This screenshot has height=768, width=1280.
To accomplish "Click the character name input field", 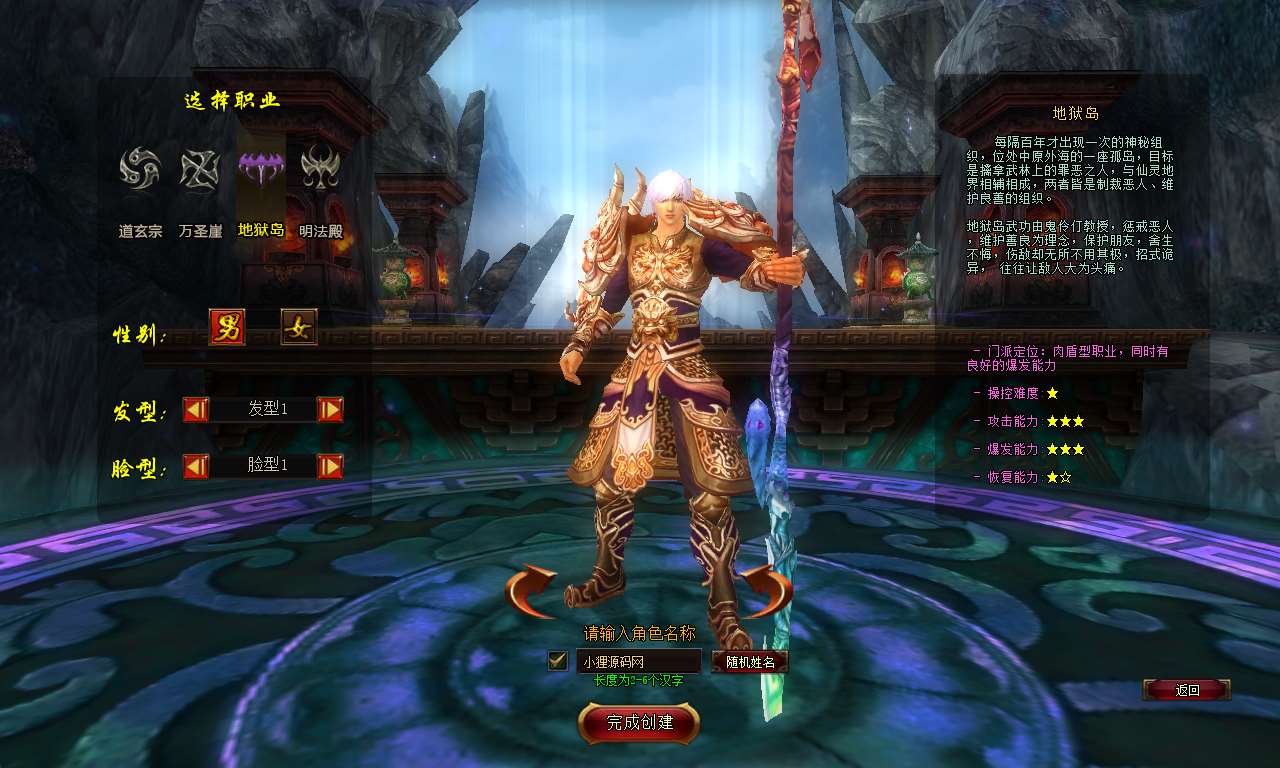I will 638,661.
